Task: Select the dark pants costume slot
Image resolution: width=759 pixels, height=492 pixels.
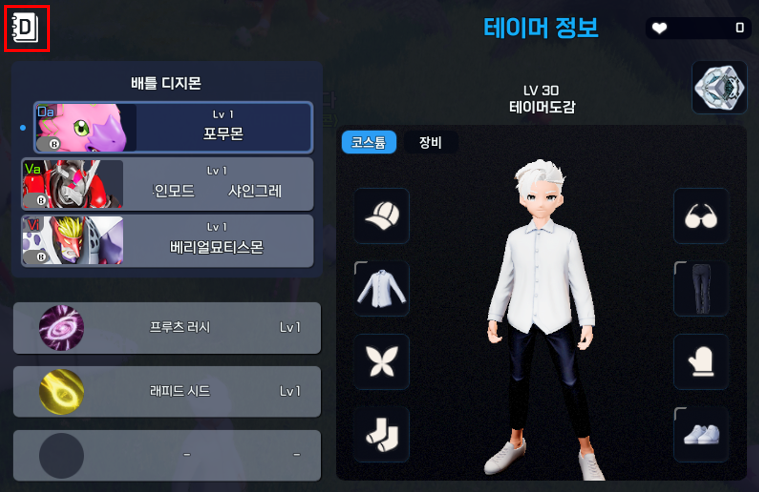Action: coord(700,289)
